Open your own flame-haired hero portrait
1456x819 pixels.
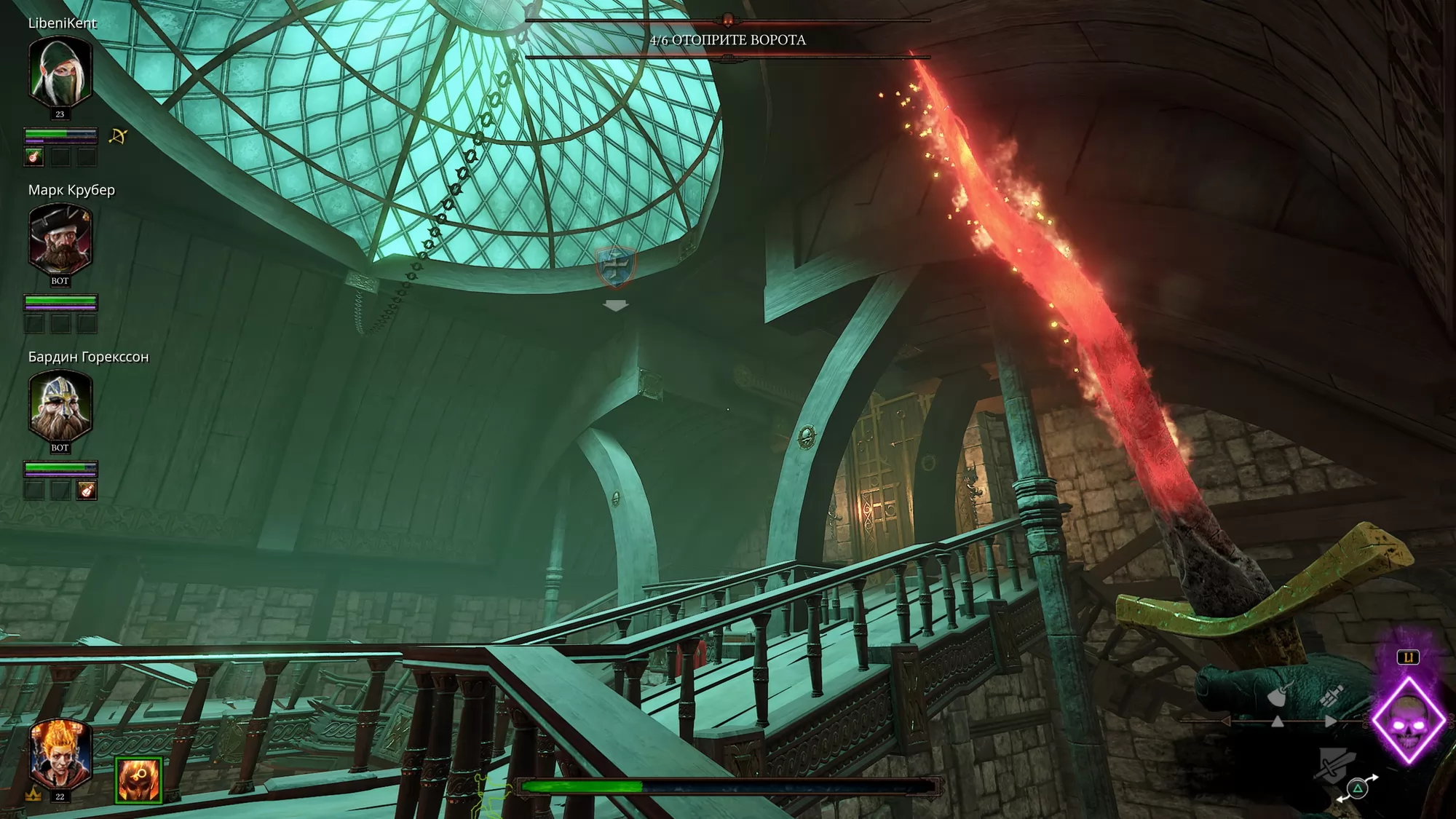[60, 753]
